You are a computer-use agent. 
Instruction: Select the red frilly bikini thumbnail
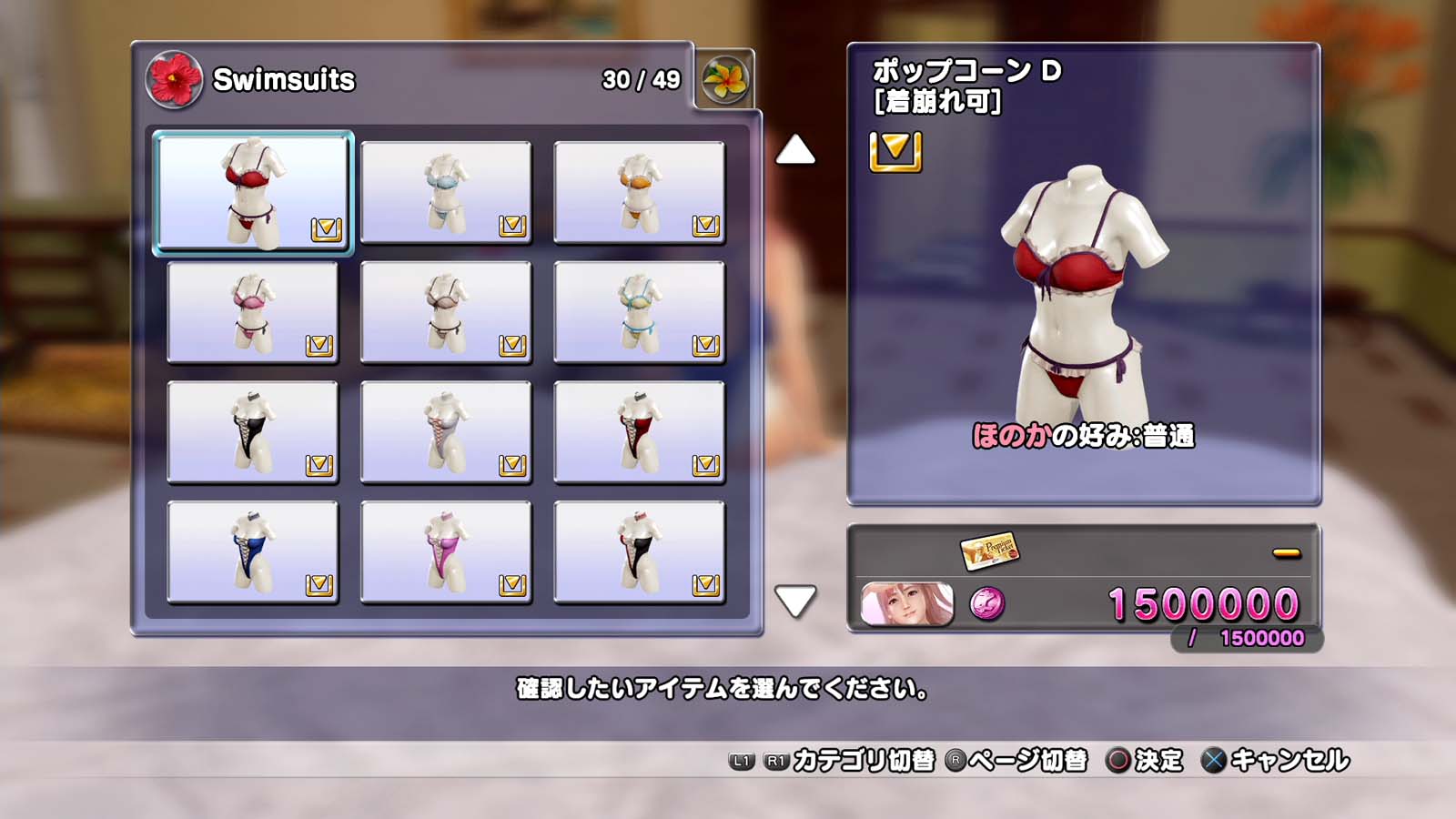252,192
